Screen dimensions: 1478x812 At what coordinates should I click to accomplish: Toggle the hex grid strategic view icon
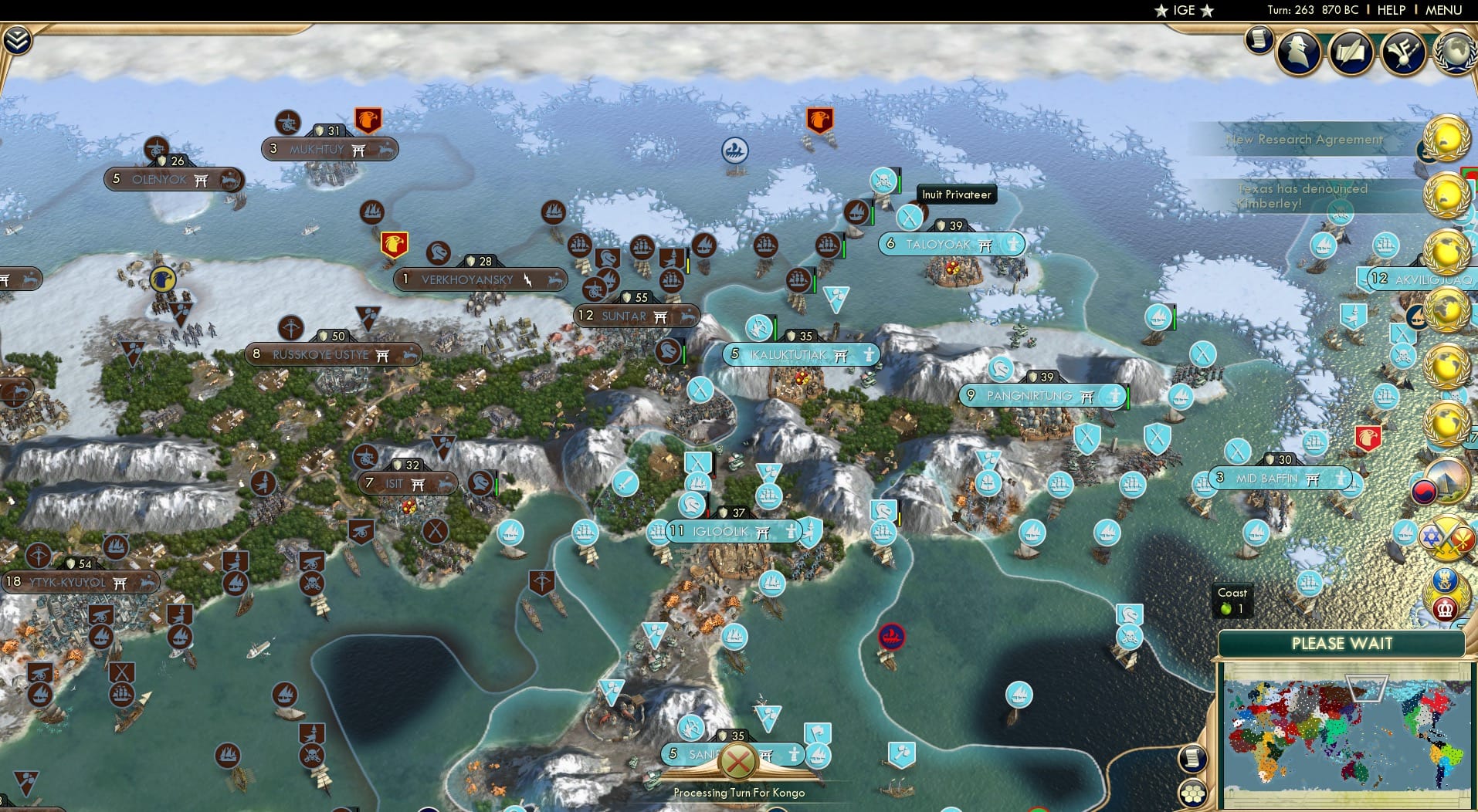point(1195,791)
